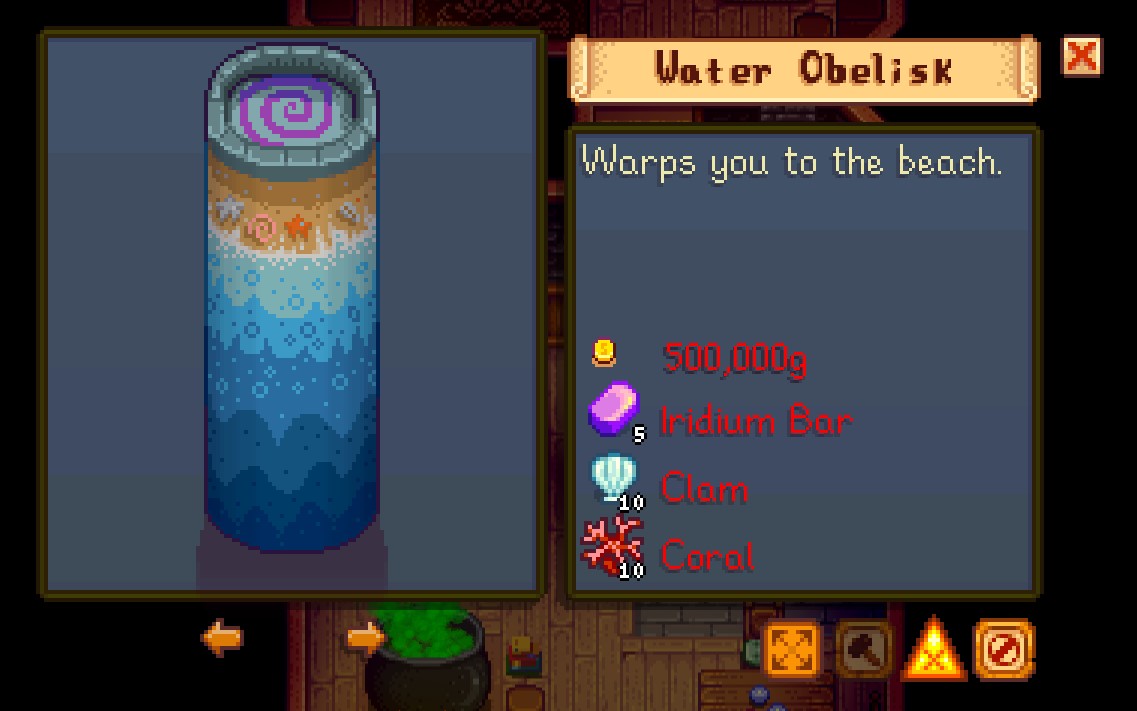Show the previous building blueprint
Image resolution: width=1137 pixels, height=711 pixels.
click(x=221, y=638)
